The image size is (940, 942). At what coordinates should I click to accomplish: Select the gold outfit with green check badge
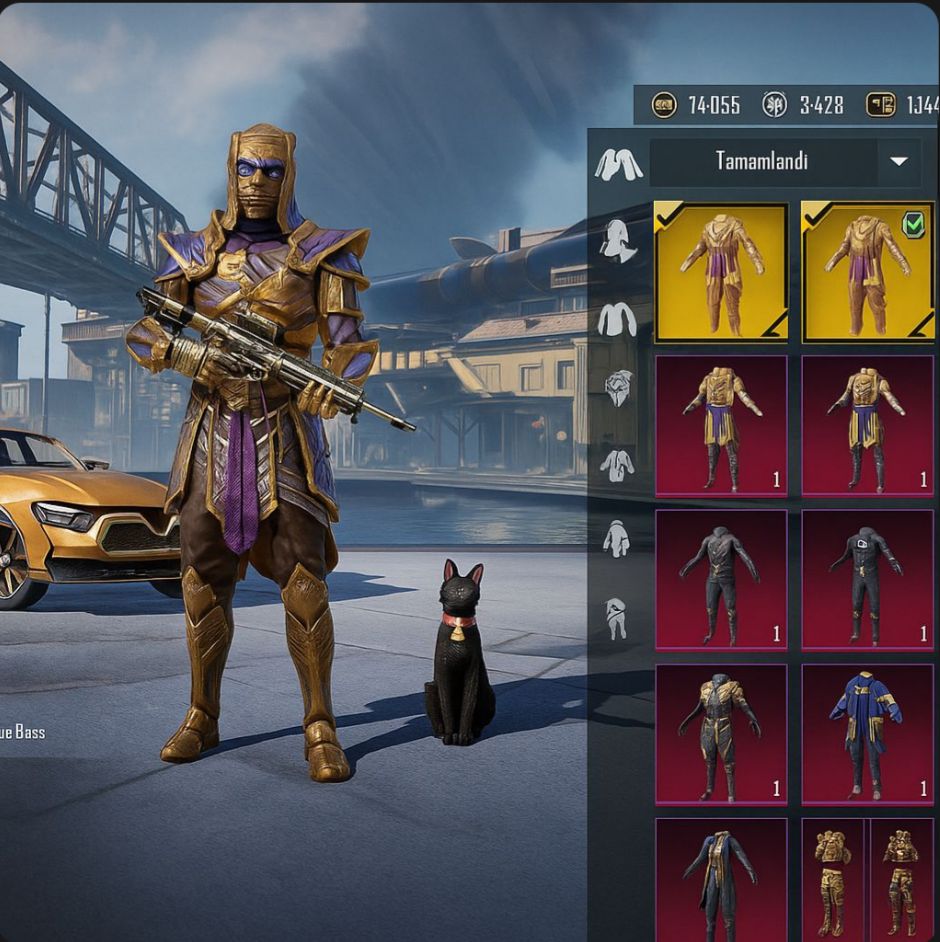[867, 271]
